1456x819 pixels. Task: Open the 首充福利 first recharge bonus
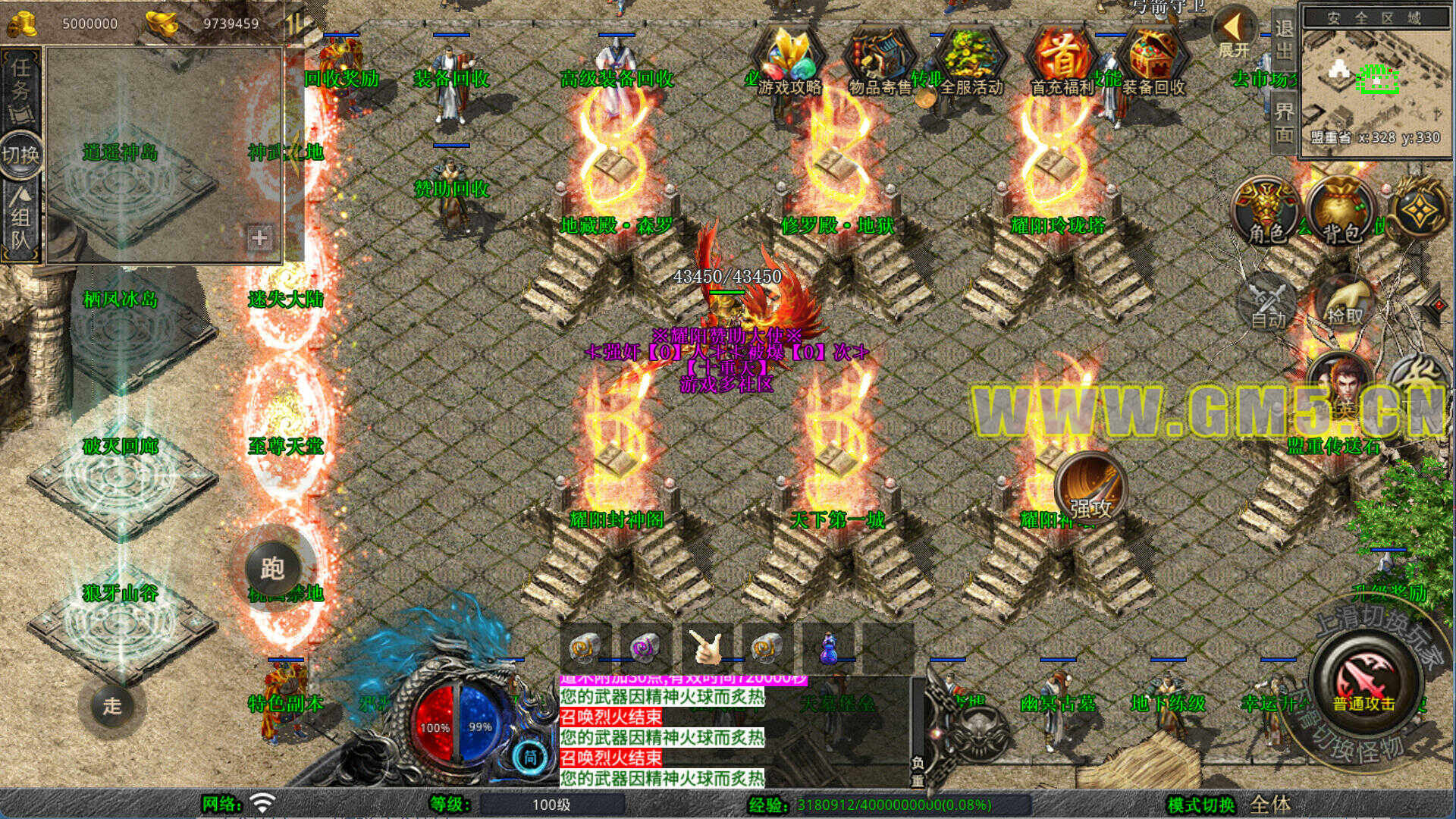point(1062,59)
